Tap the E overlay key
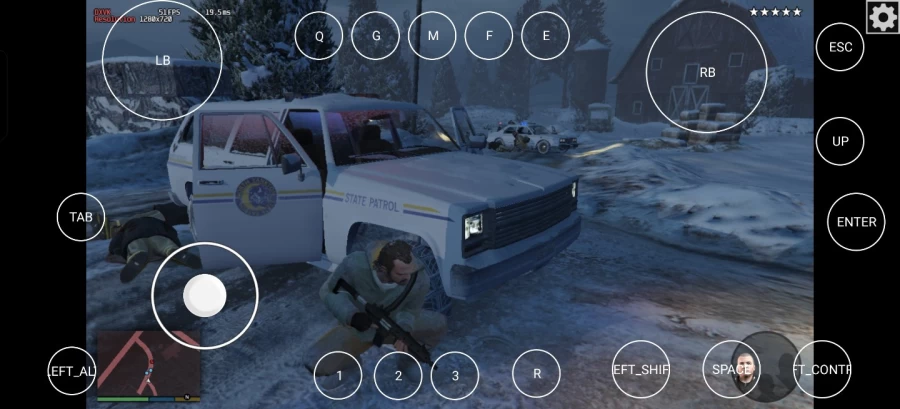The image size is (900, 409). point(546,36)
